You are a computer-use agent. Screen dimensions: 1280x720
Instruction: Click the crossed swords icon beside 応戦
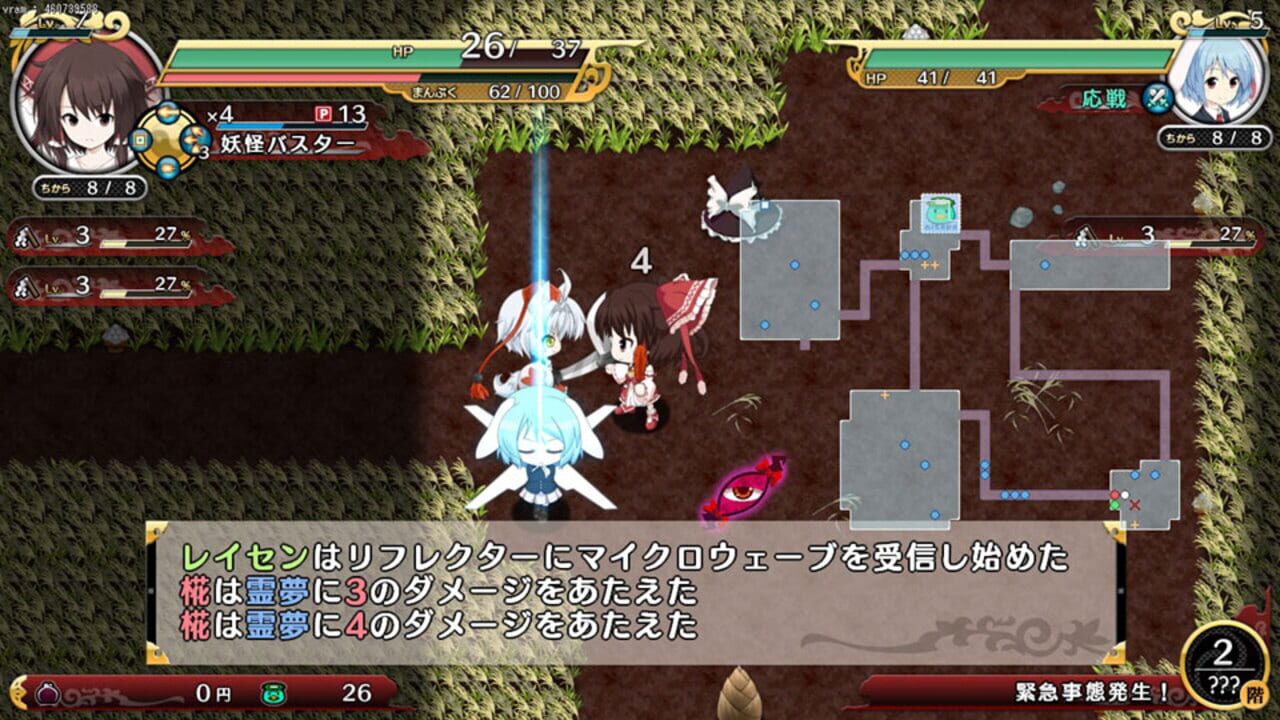(1160, 100)
